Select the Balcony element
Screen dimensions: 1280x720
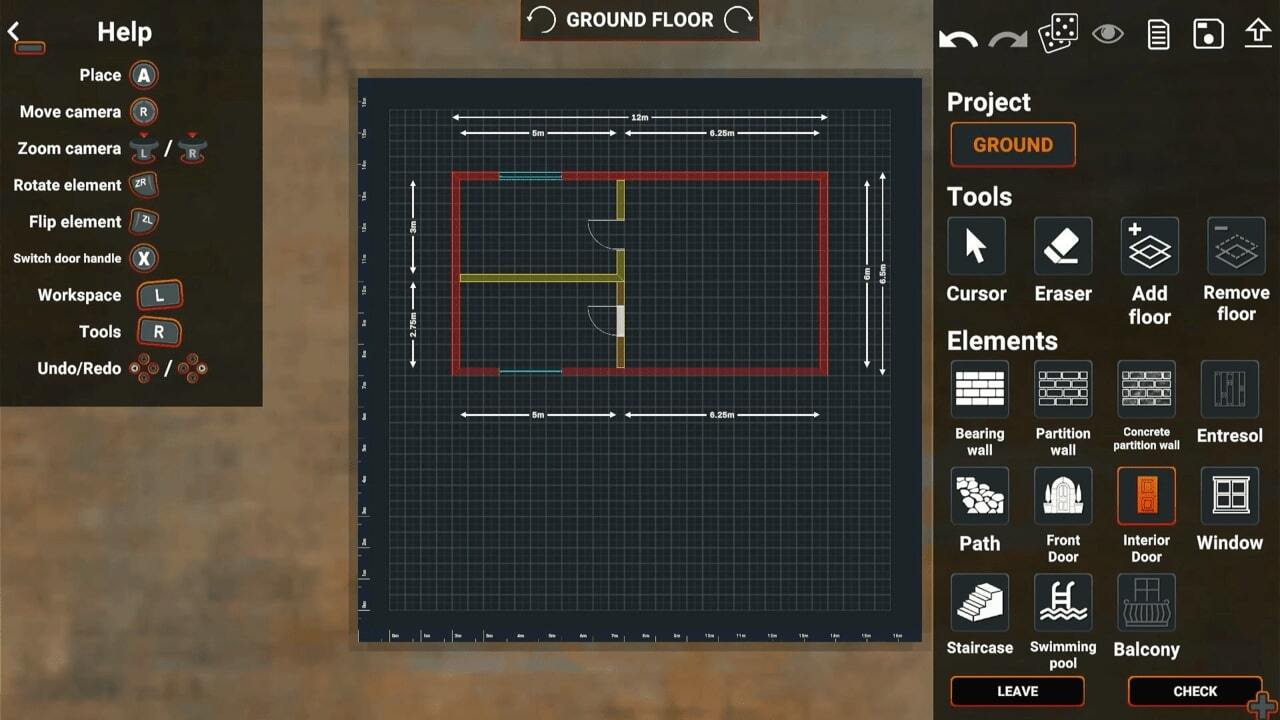pos(1146,603)
